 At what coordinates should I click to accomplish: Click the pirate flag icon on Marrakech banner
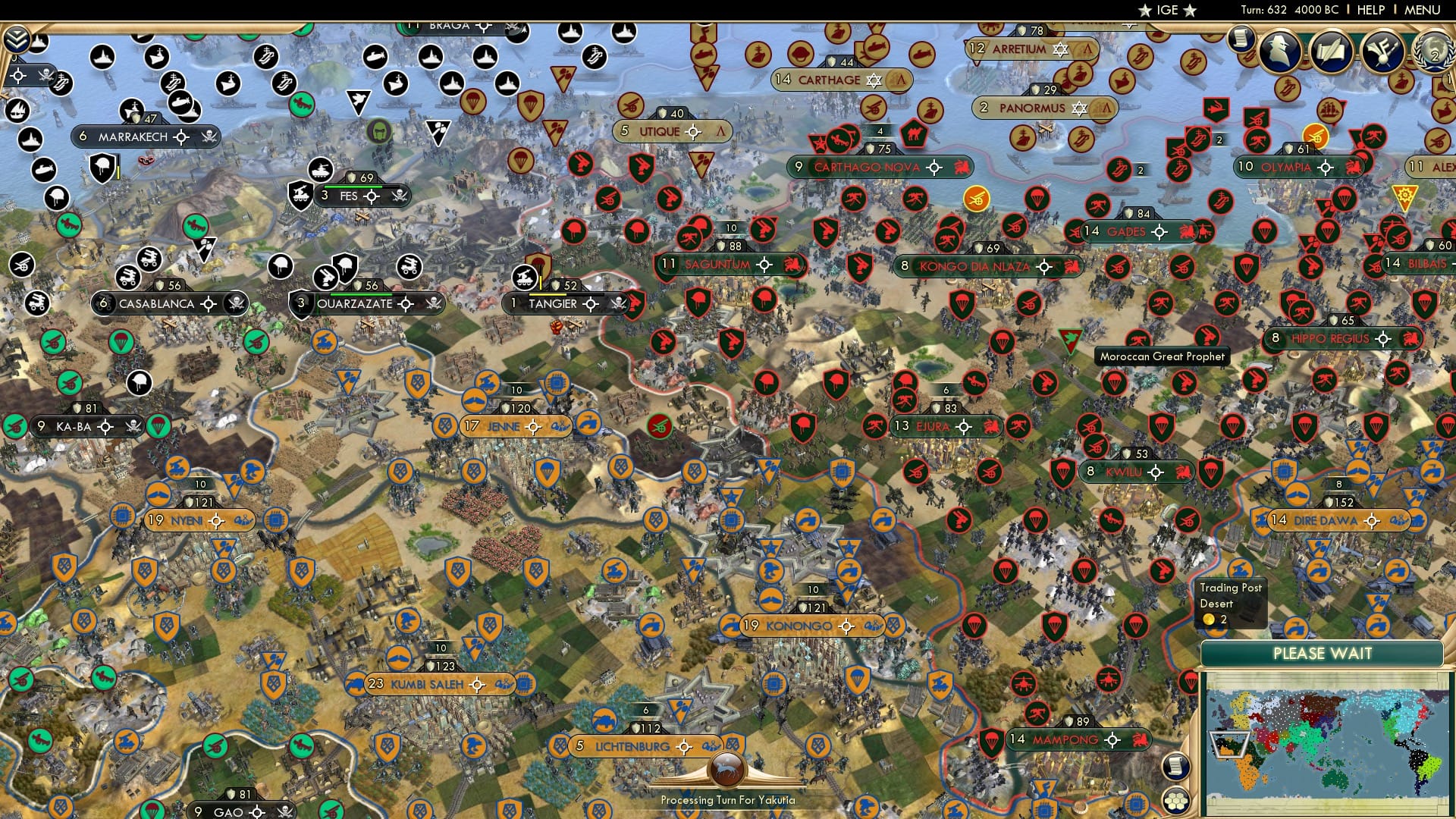(x=211, y=137)
